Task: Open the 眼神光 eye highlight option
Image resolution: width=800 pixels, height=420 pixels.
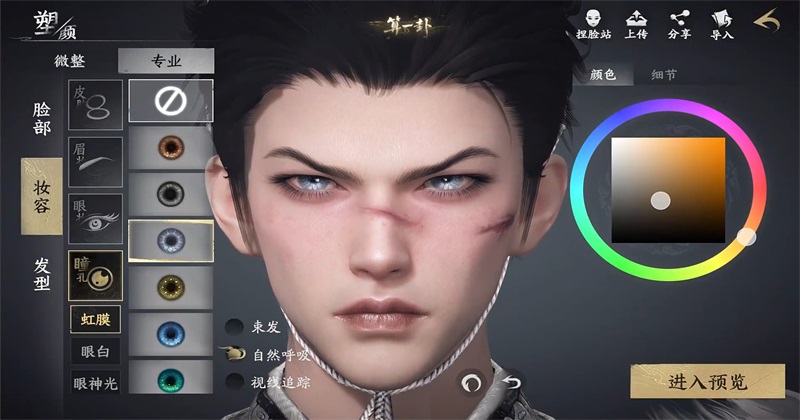Action: pos(95,381)
